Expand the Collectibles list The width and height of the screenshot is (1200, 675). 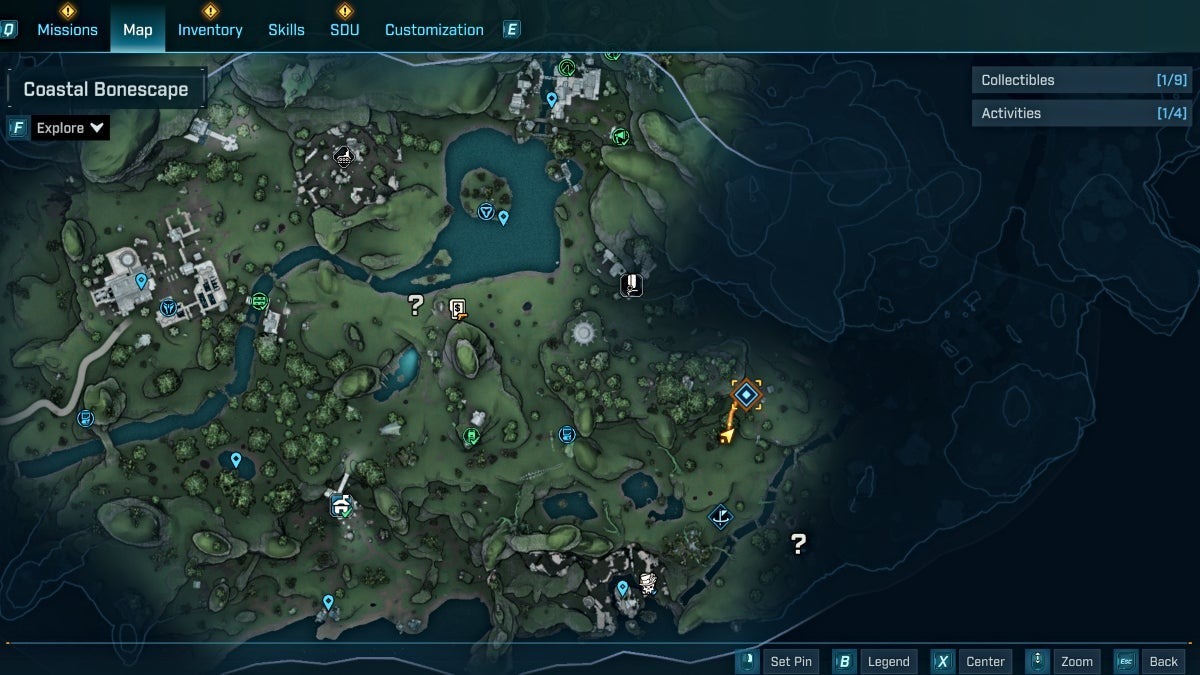1082,80
